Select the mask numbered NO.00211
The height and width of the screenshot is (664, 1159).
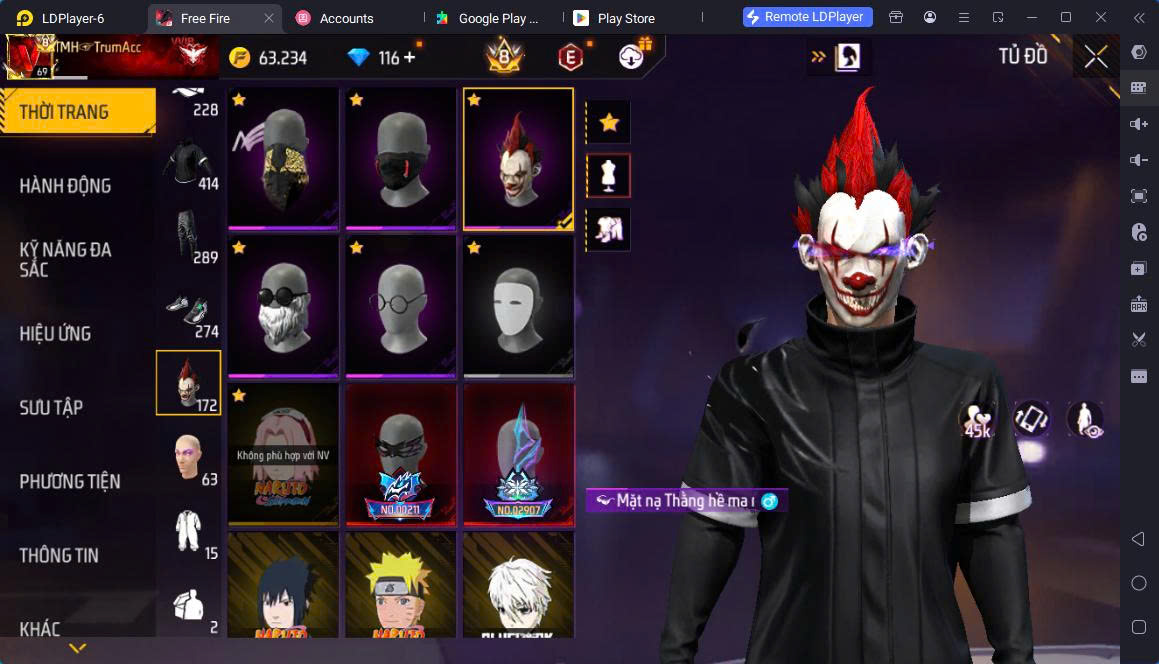coord(401,453)
